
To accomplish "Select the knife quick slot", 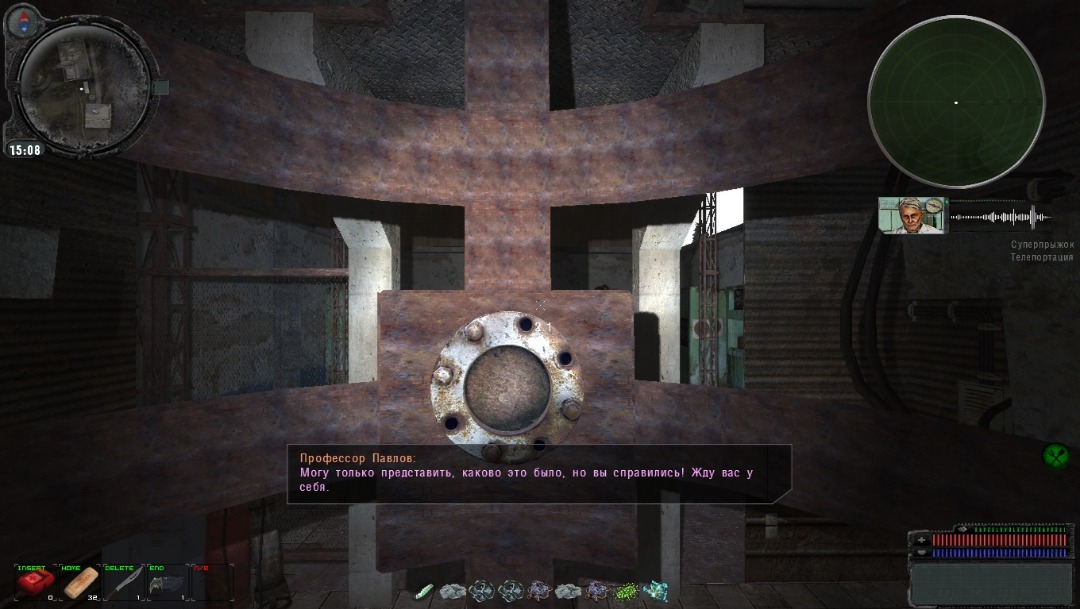I will coord(125,582).
